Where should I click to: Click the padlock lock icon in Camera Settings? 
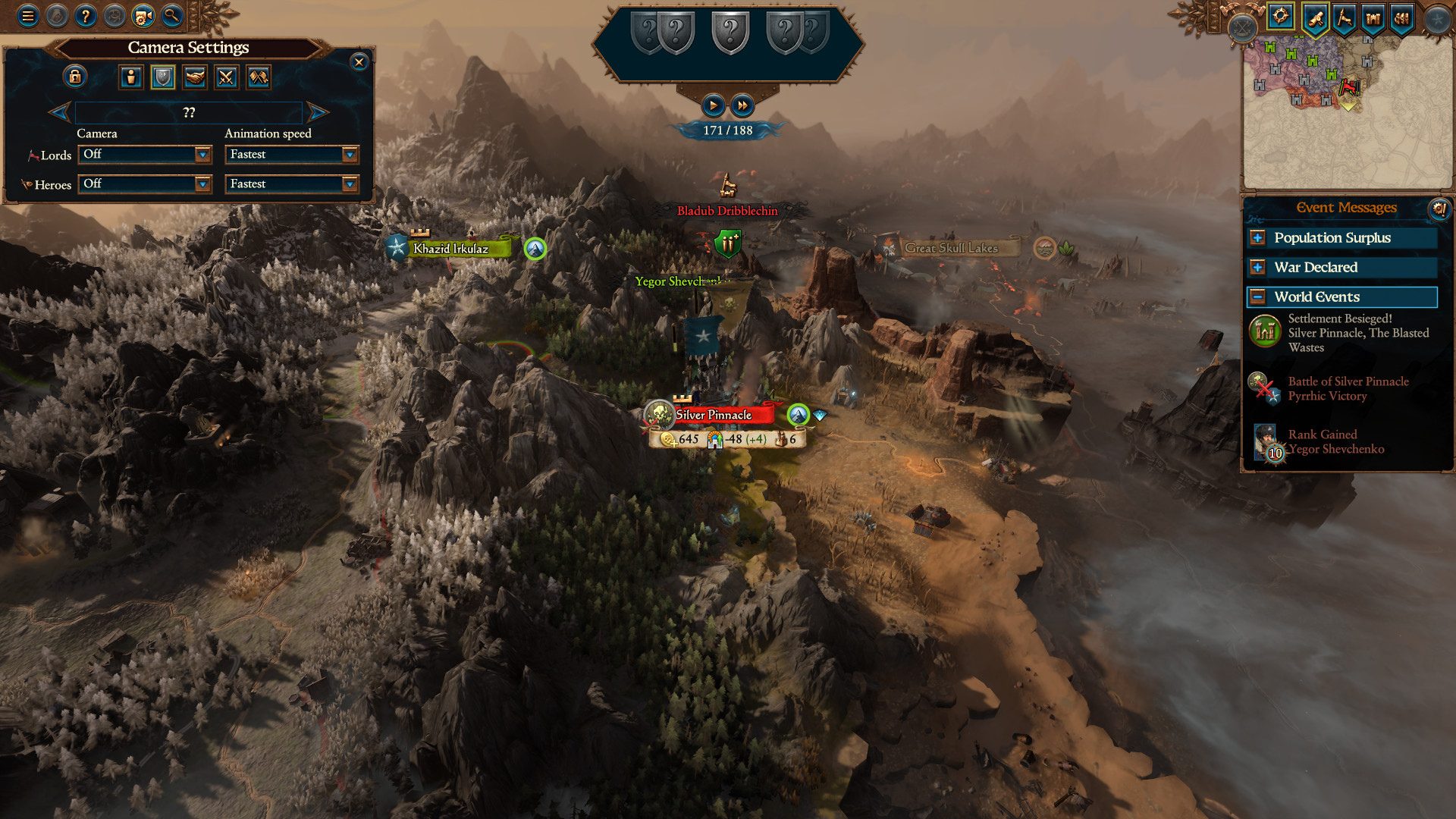pos(76,77)
